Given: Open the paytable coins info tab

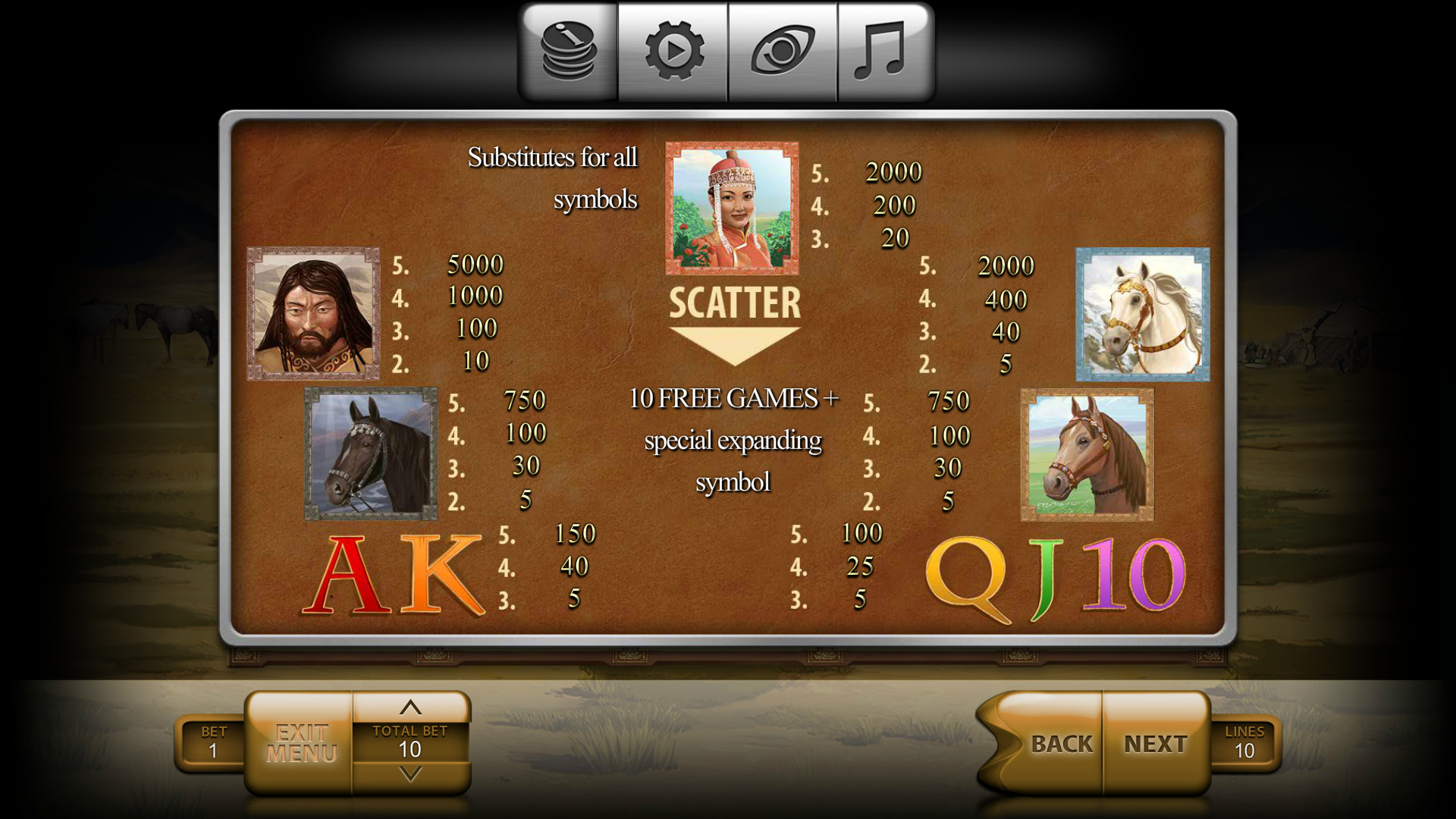Looking at the screenshot, I should click(x=569, y=52).
